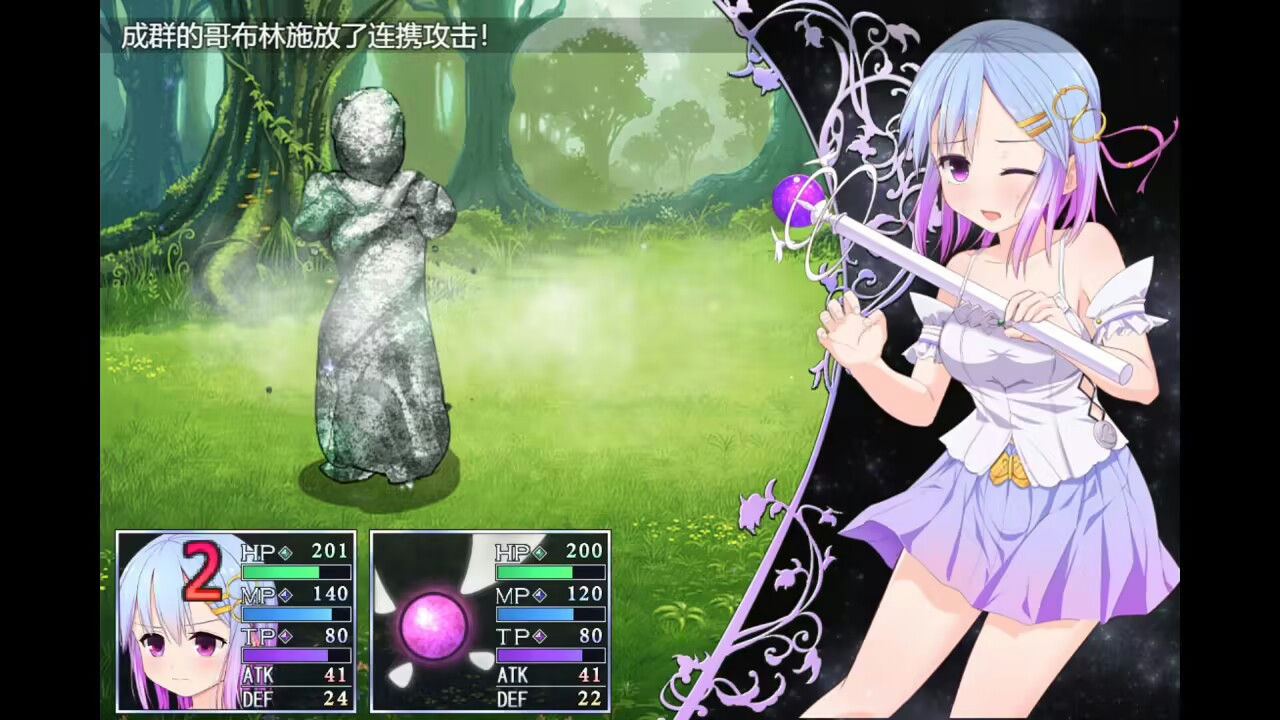1280x720 pixels.
Task: Click the DEF 24 value on left panel
Action: (x=336, y=700)
